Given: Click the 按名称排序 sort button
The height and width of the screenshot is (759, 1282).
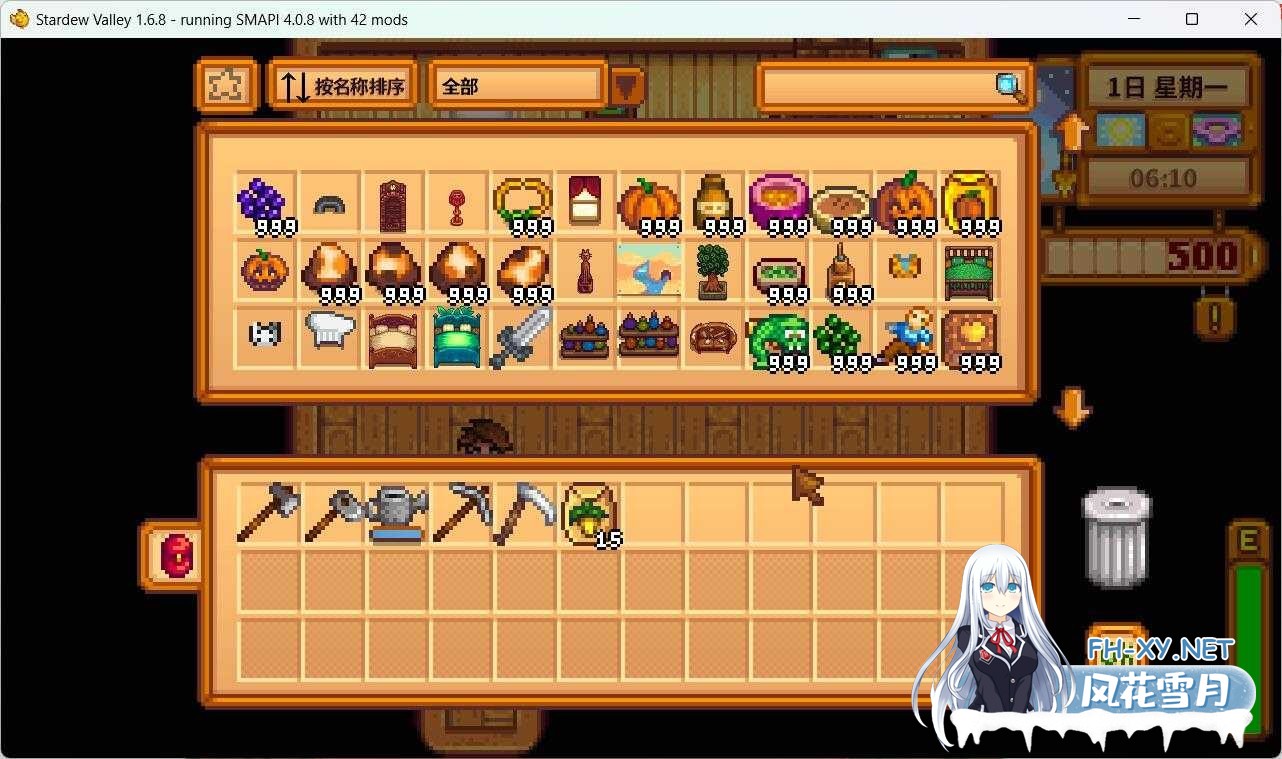Looking at the screenshot, I should (341, 86).
